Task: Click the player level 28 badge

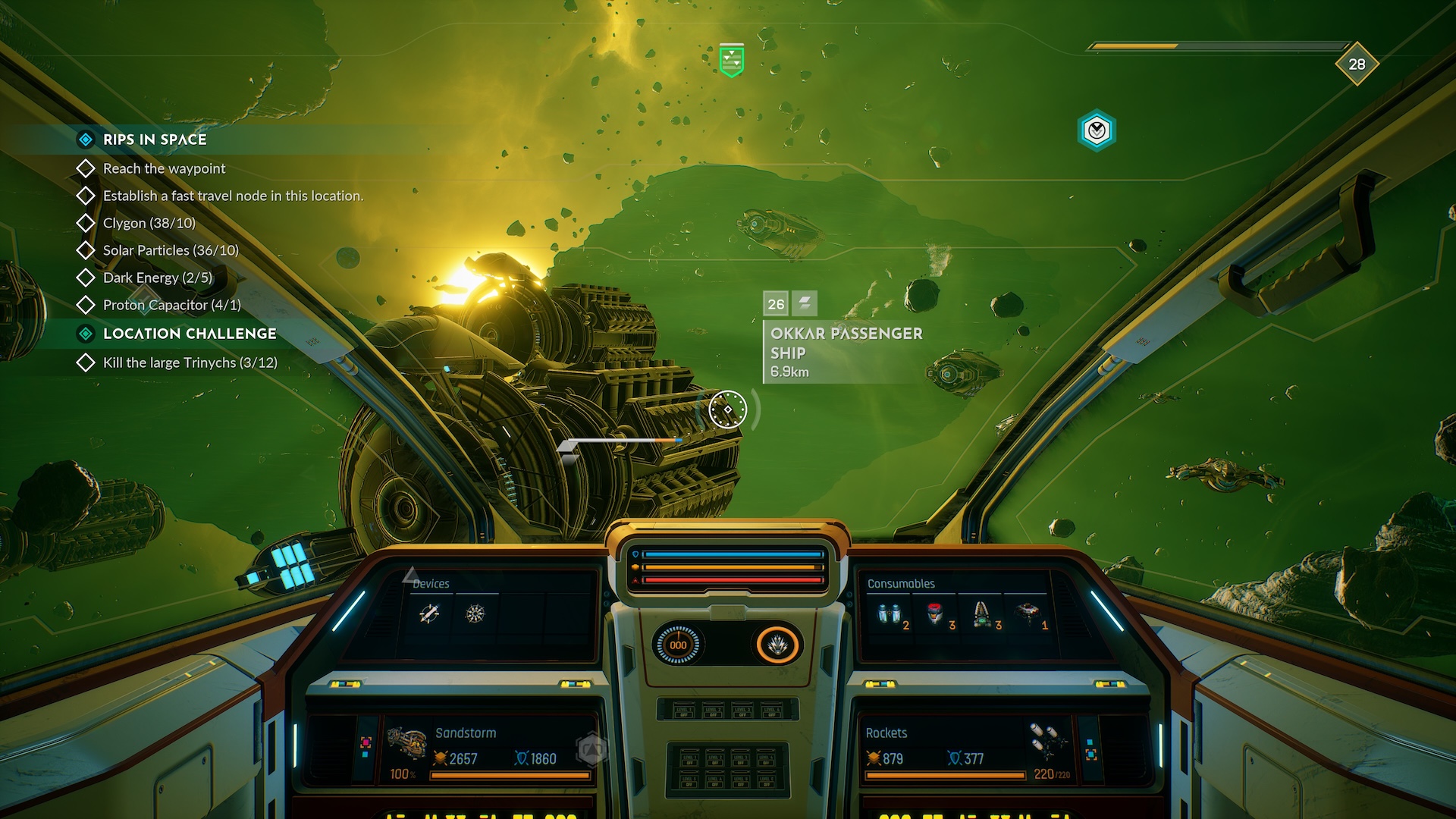Action: pyautogui.click(x=1357, y=64)
